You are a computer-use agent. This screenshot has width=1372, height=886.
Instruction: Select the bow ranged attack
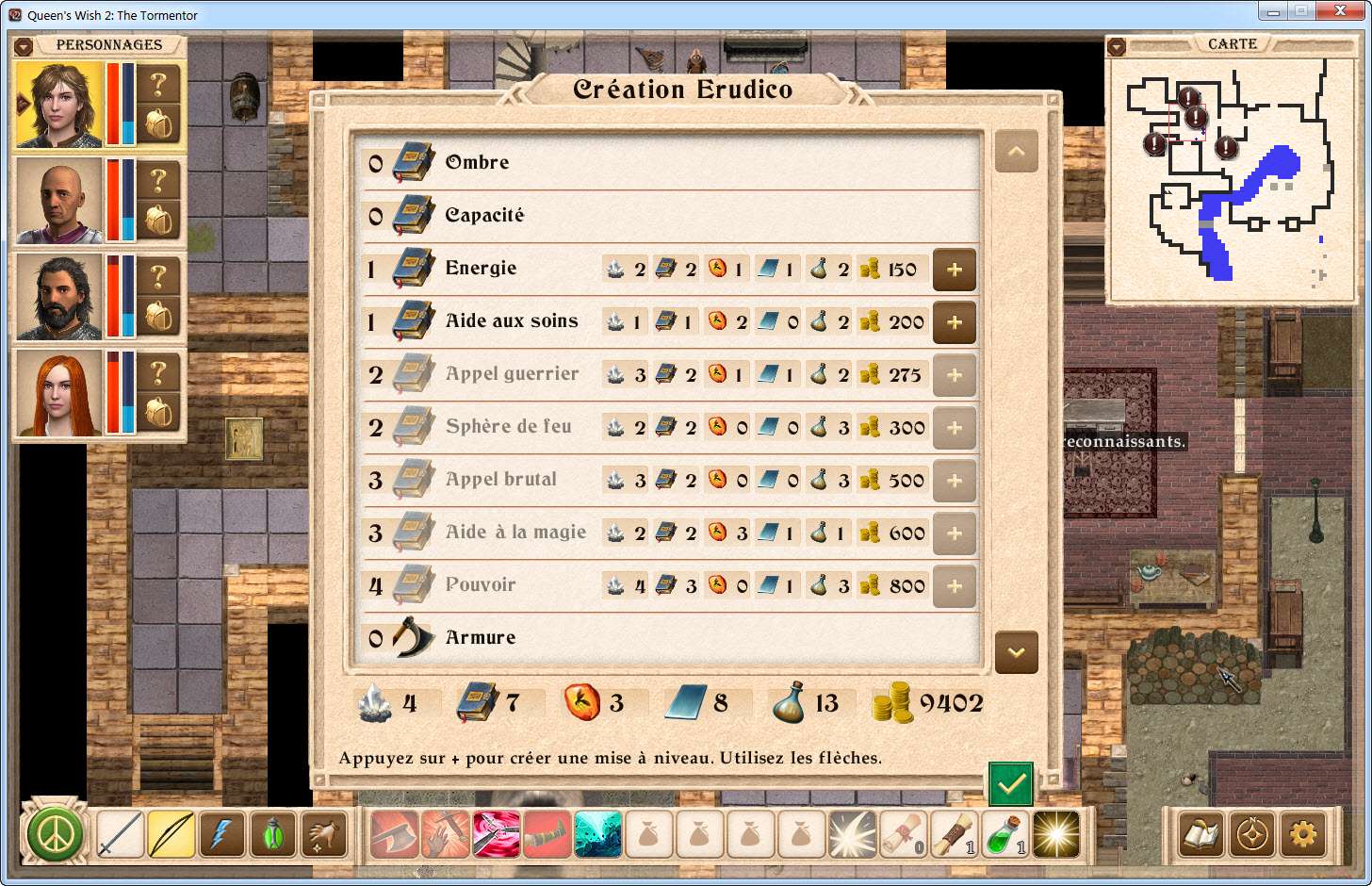[171, 835]
